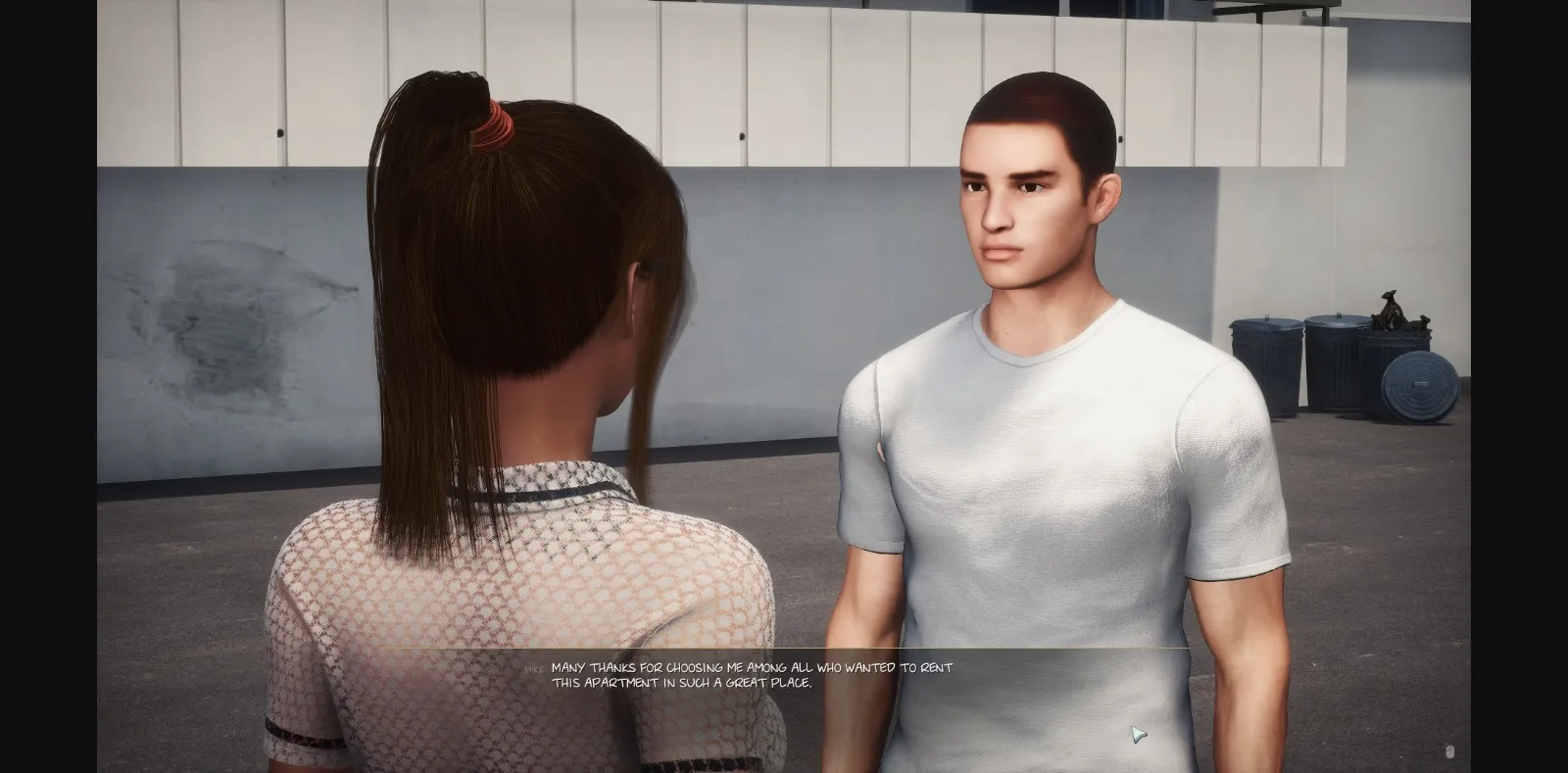Click the small mouse icon near bottom-right corner
The width and height of the screenshot is (1568, 773).
1450,751
